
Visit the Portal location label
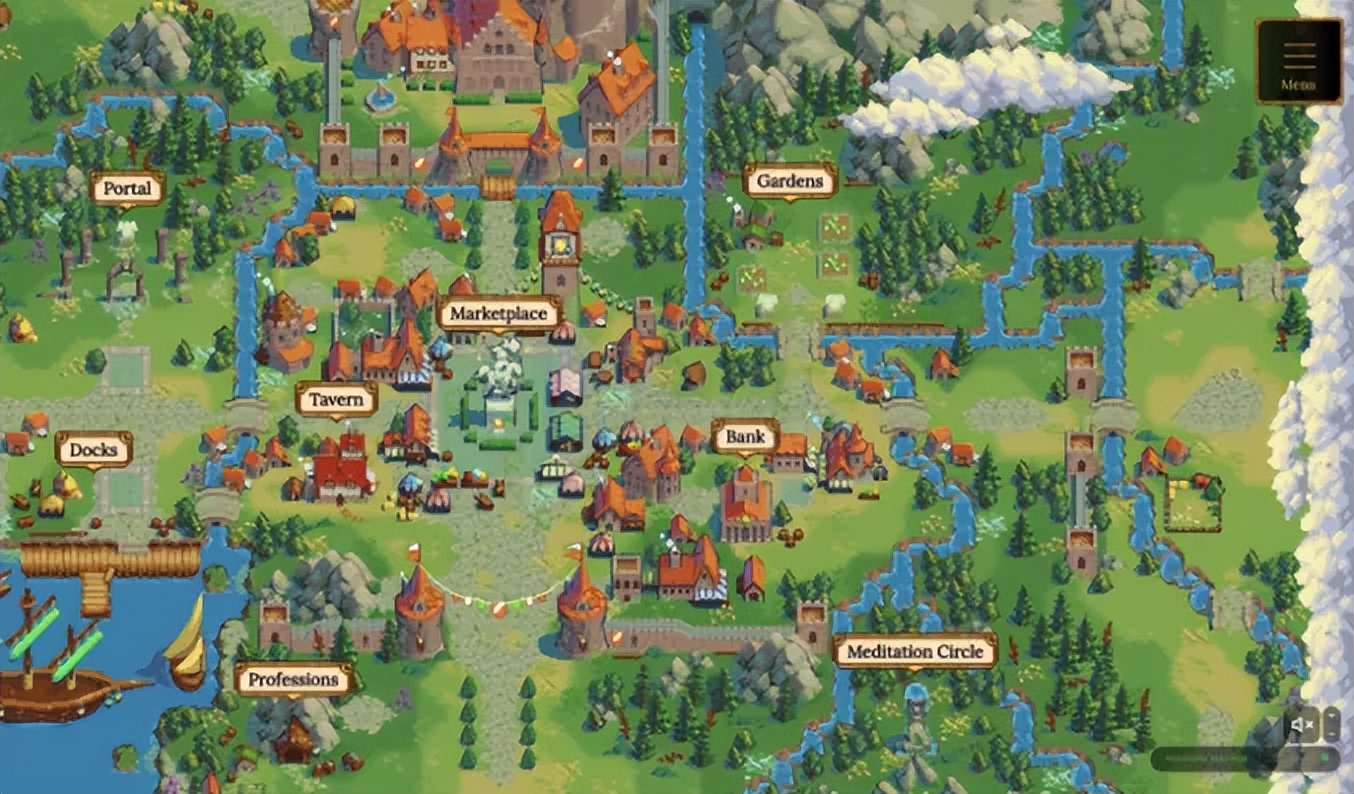pos(127,188)
